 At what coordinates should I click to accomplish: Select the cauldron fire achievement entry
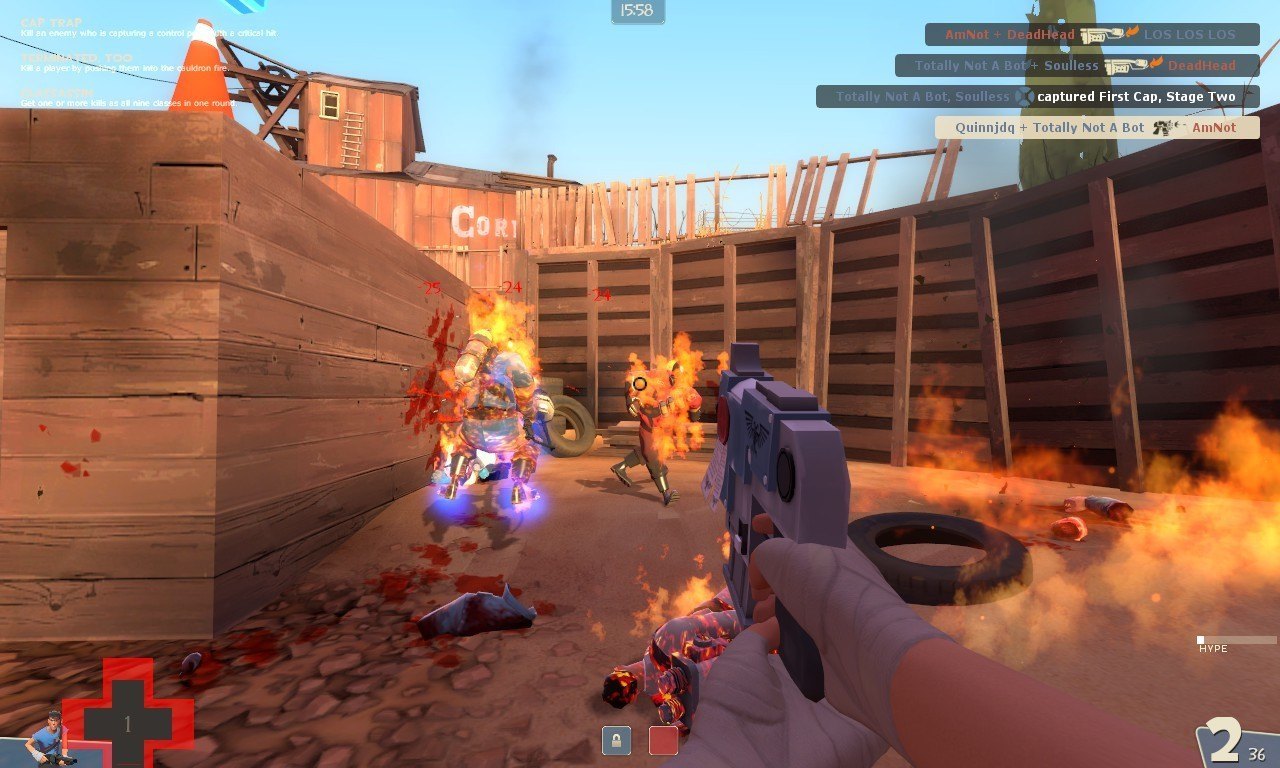150,63
